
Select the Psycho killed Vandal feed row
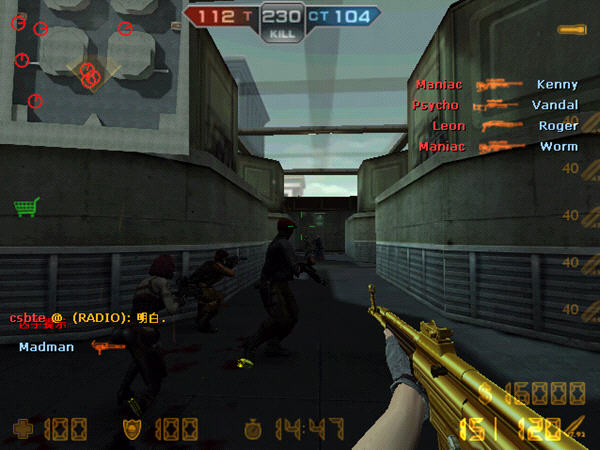point(497,105)
